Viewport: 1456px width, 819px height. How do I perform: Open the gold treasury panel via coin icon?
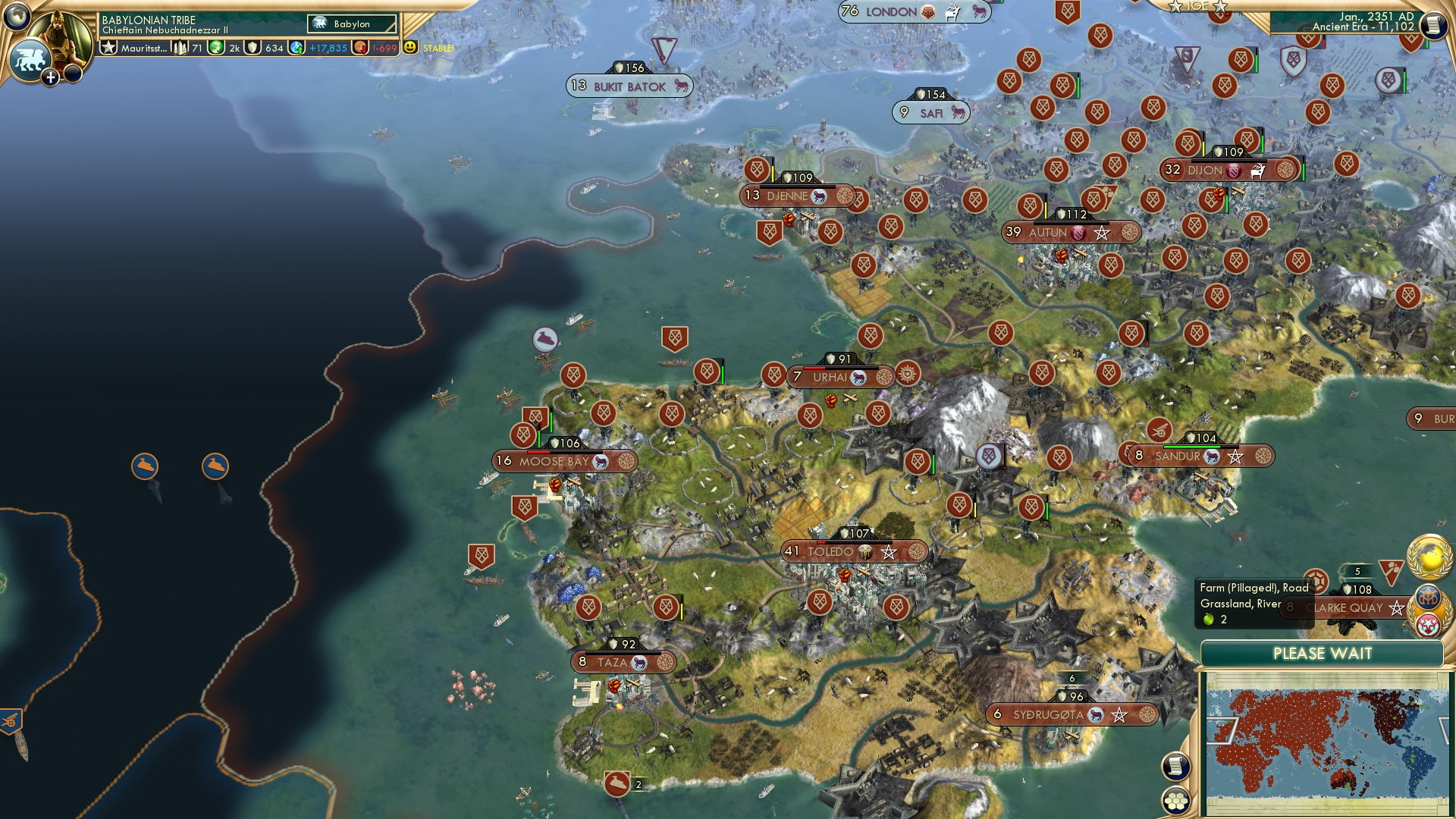pyautogui.click(x=359, y=49)
